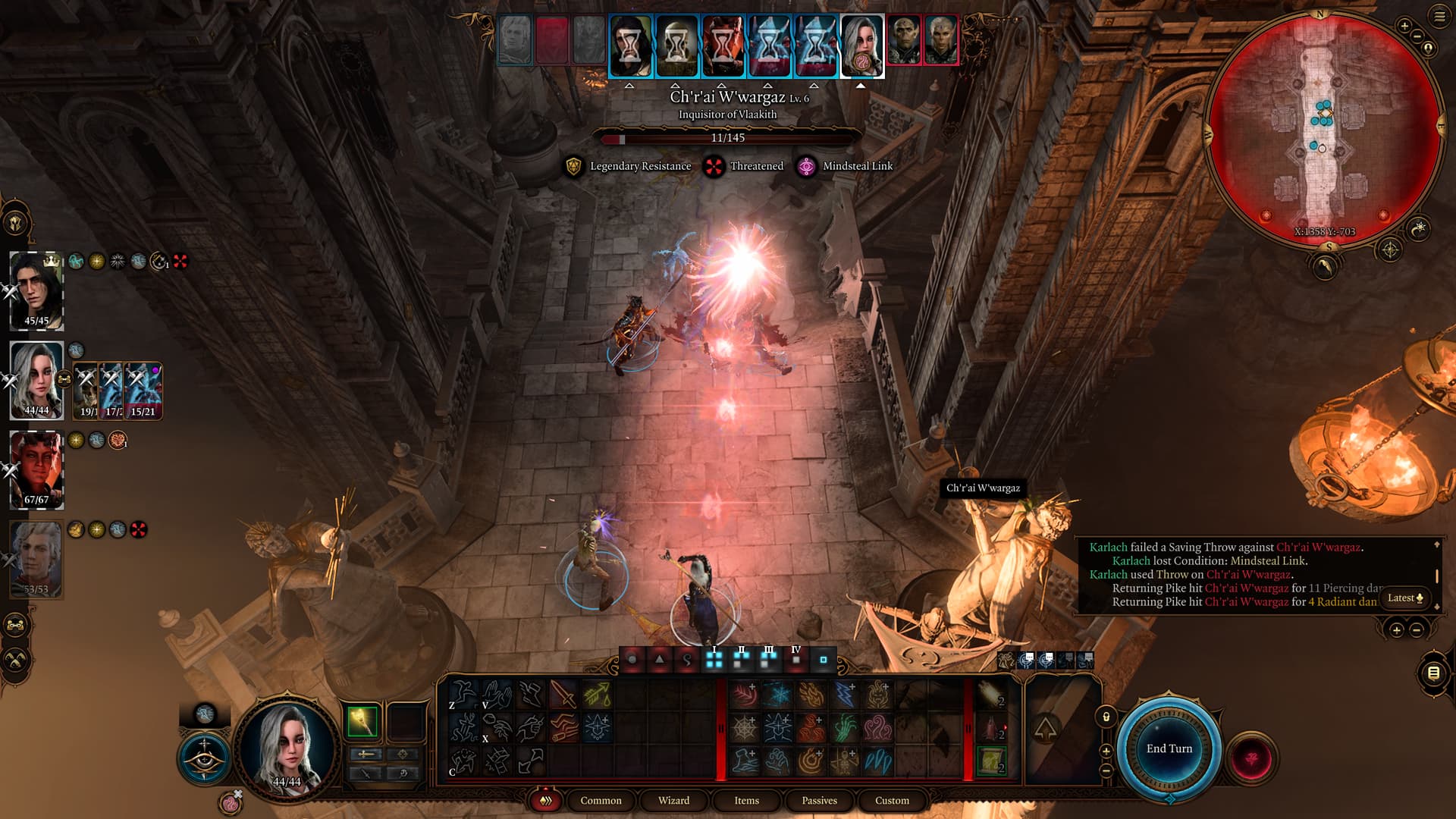Image resolution: width=1456 pixels, height=819 pixels.
Task: Use the green scroll item slot
Action: (990, 760)
